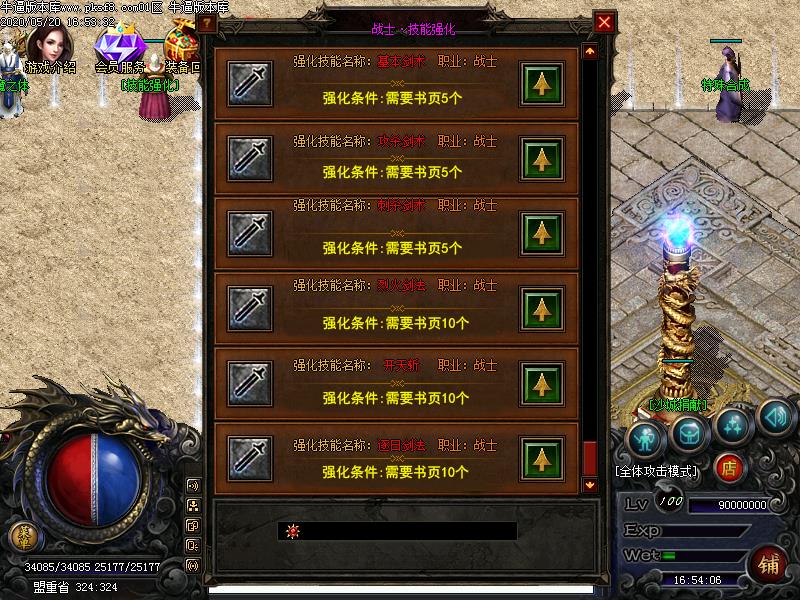Upgrade 刺杀剑术 with the green arrow
Screen dimensions: 800x600
pos(542,232)
